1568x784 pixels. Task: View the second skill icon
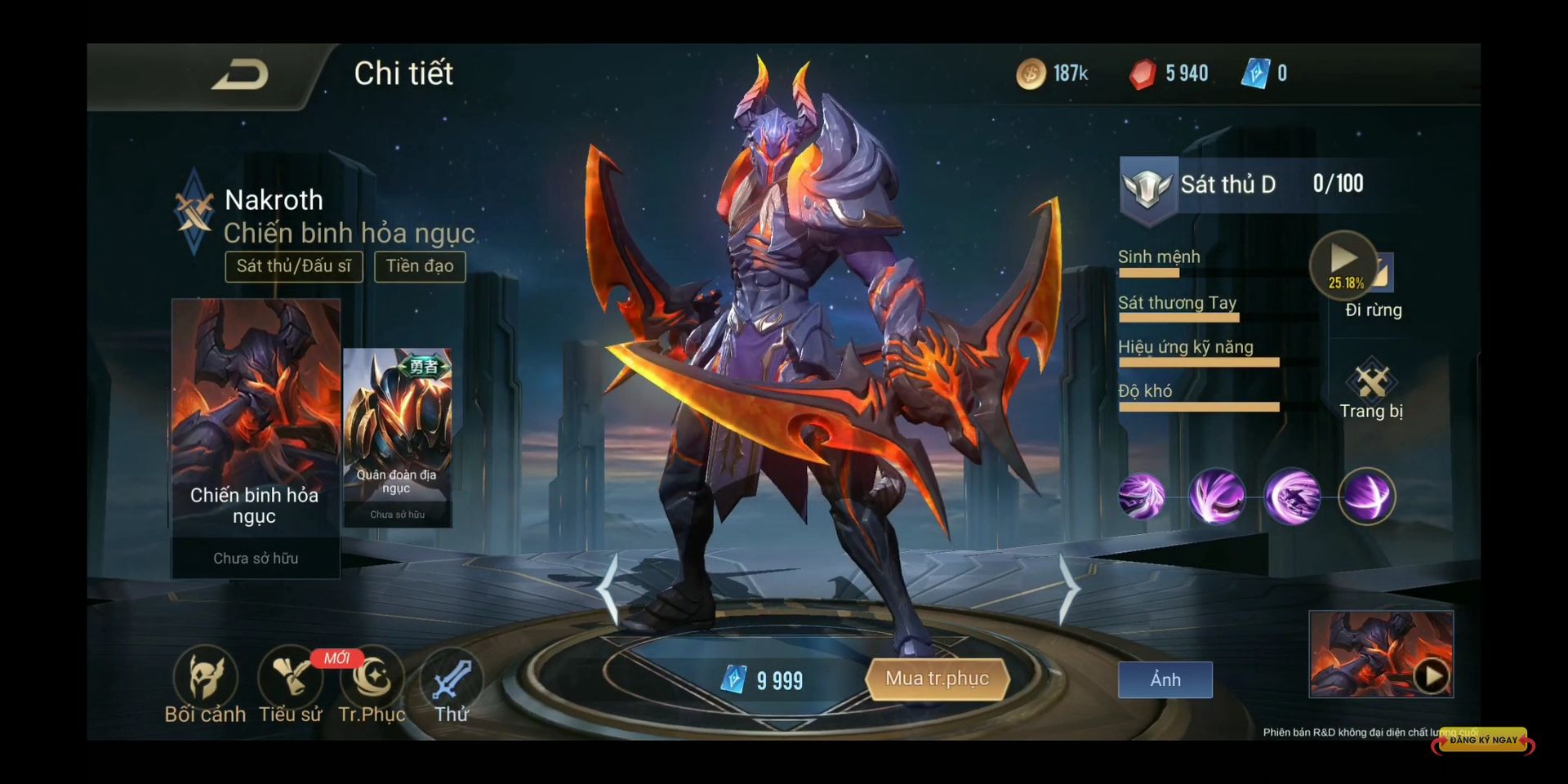[1217, 496]
